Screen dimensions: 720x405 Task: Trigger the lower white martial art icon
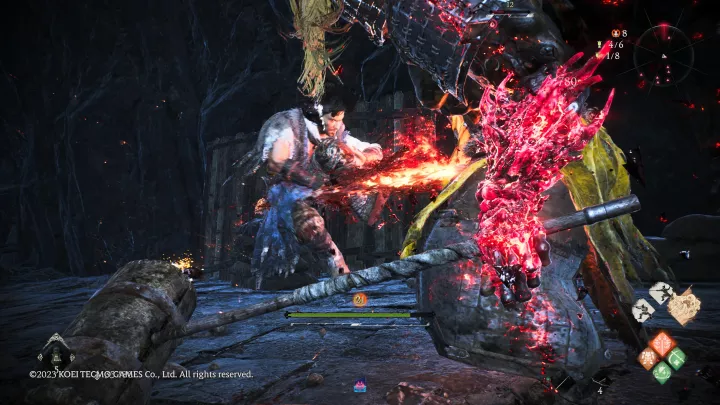[643, 310]
